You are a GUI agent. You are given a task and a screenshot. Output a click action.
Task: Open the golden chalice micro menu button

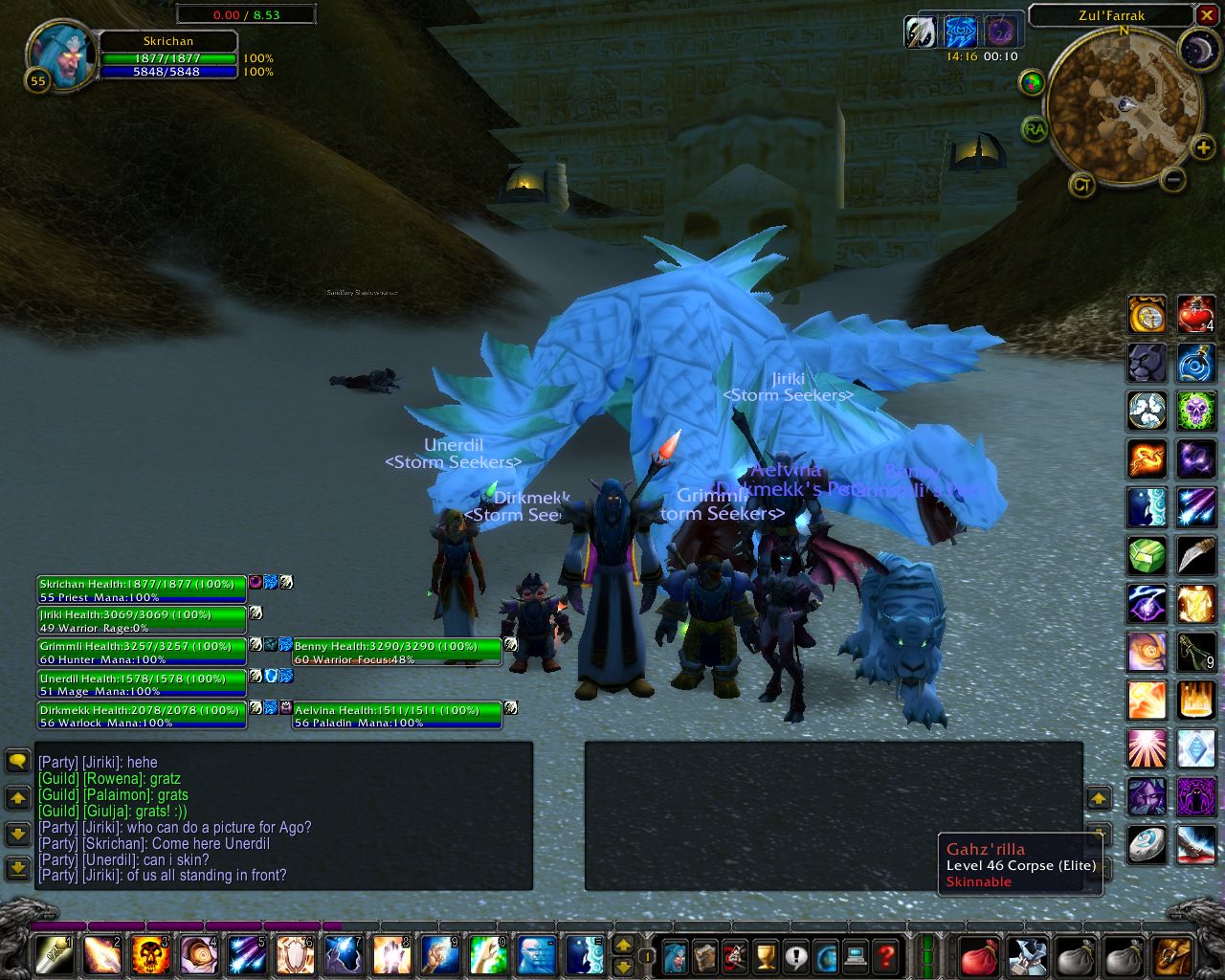765,955
